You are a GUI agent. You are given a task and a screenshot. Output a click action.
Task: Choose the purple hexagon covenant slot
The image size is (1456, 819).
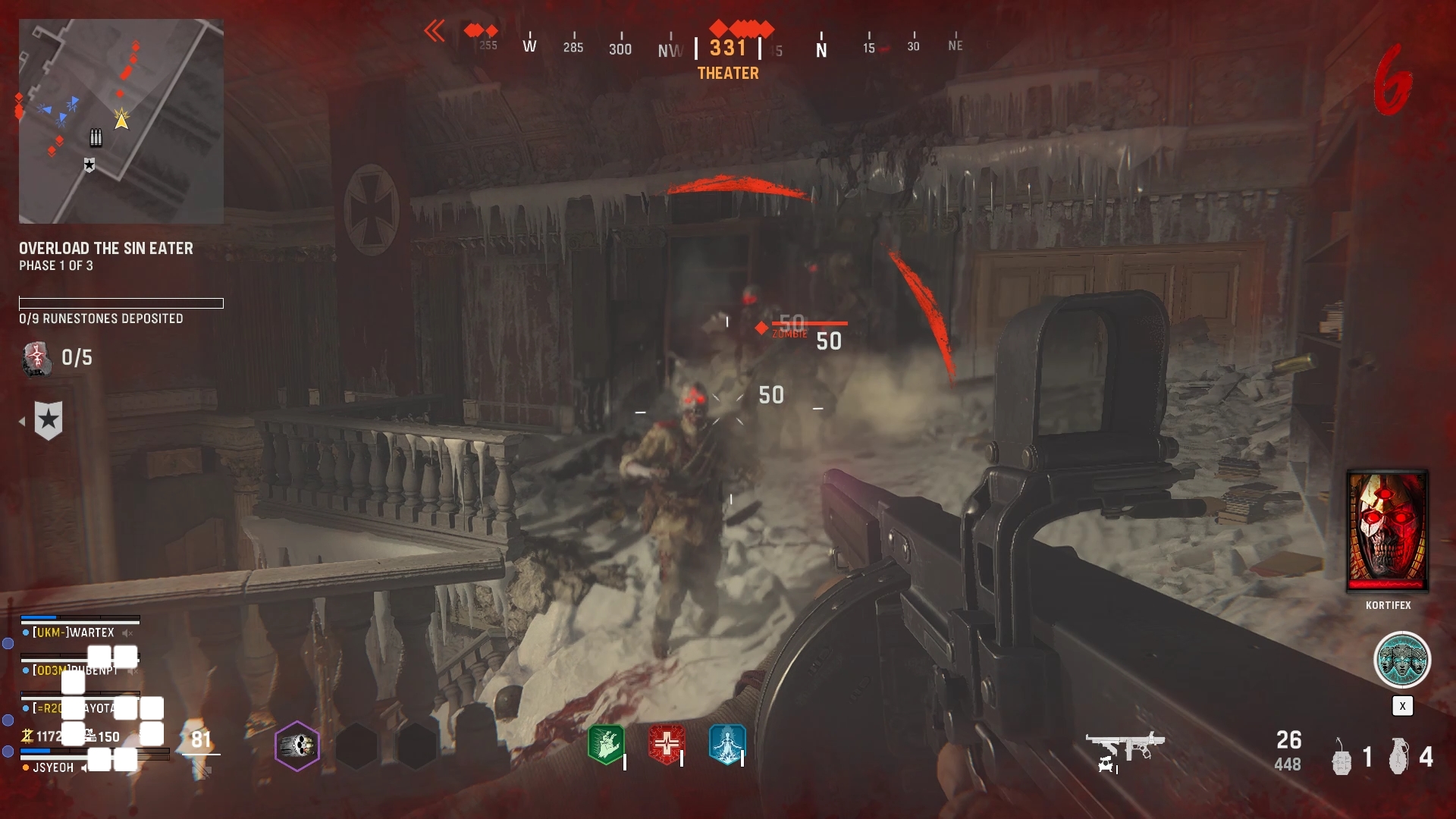point(297,746)
